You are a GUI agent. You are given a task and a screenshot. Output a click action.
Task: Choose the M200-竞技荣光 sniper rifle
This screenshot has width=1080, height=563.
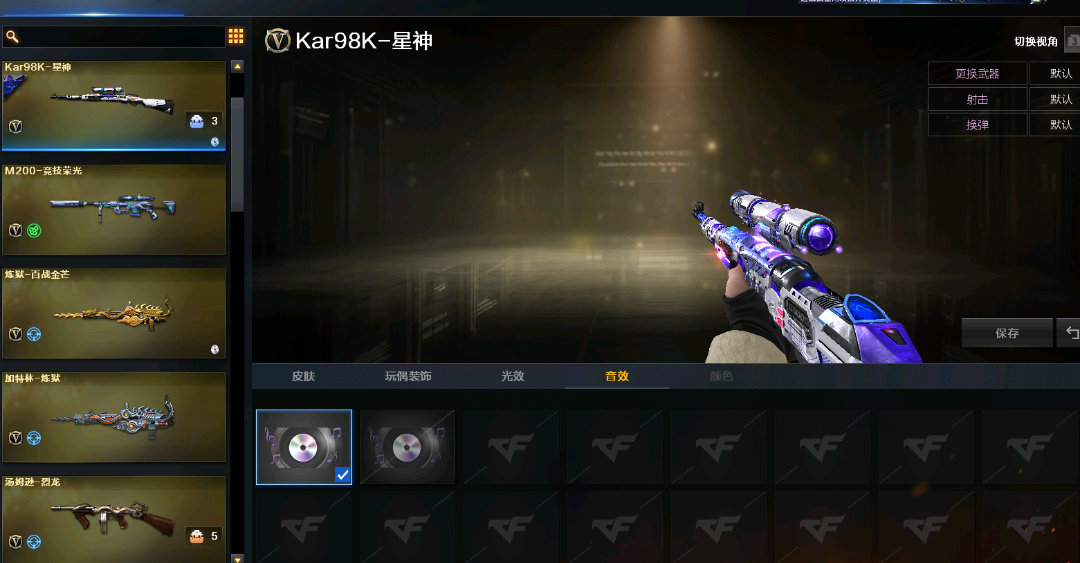coord(113,209)
